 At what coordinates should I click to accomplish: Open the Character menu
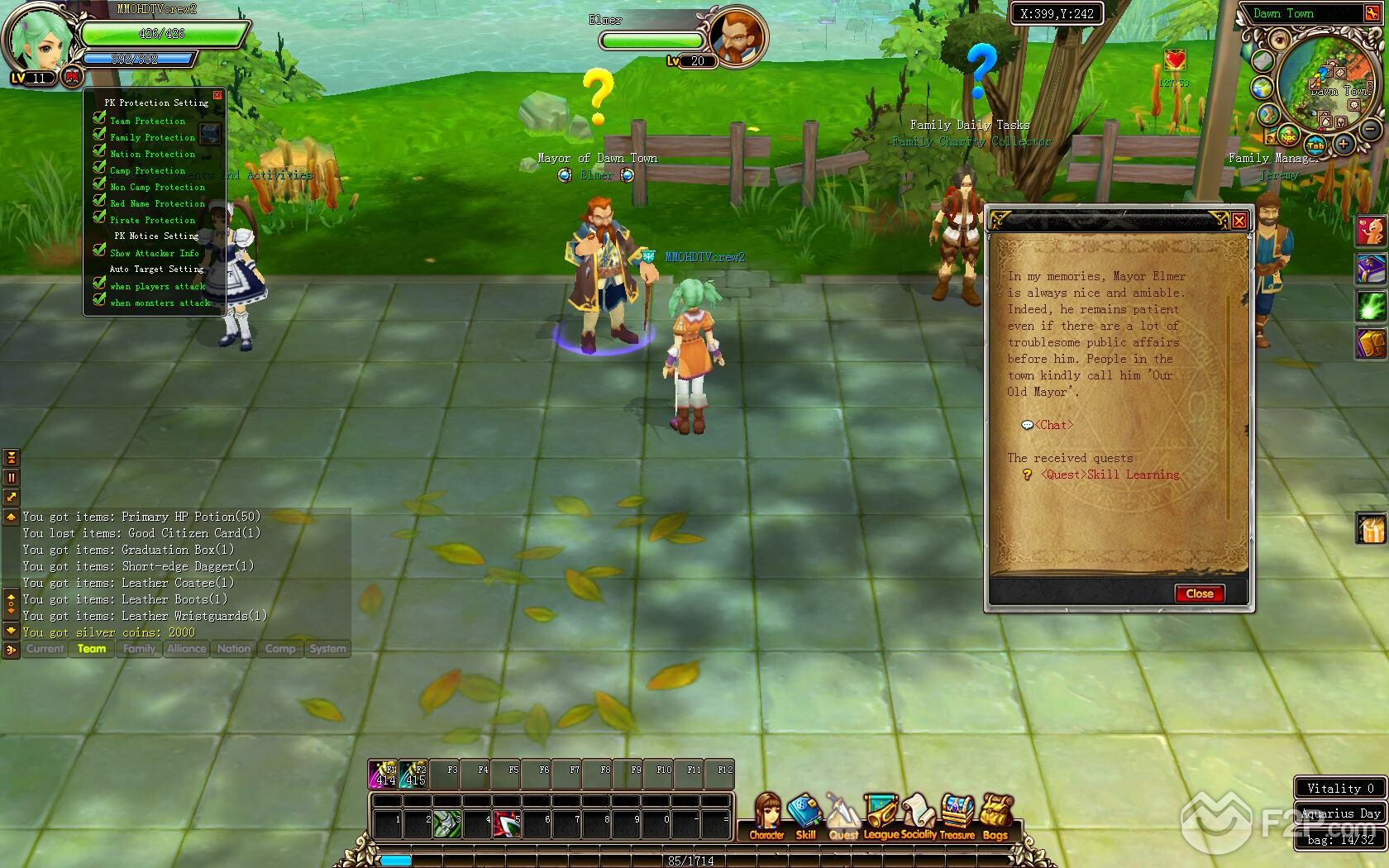pos(766,815)
